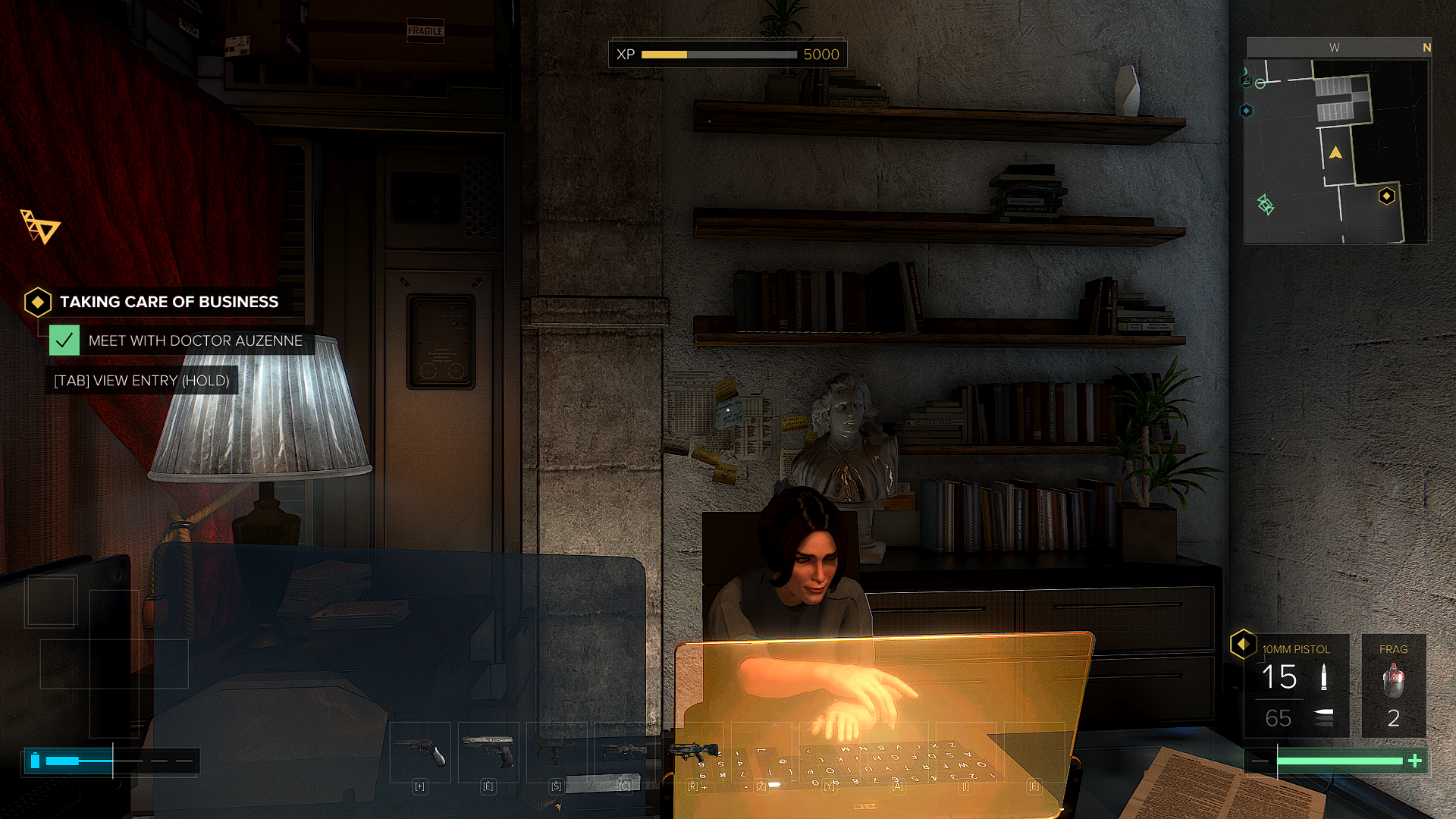
Task: Click the yellow triangular emblem on left
Action: pos(39,227)
